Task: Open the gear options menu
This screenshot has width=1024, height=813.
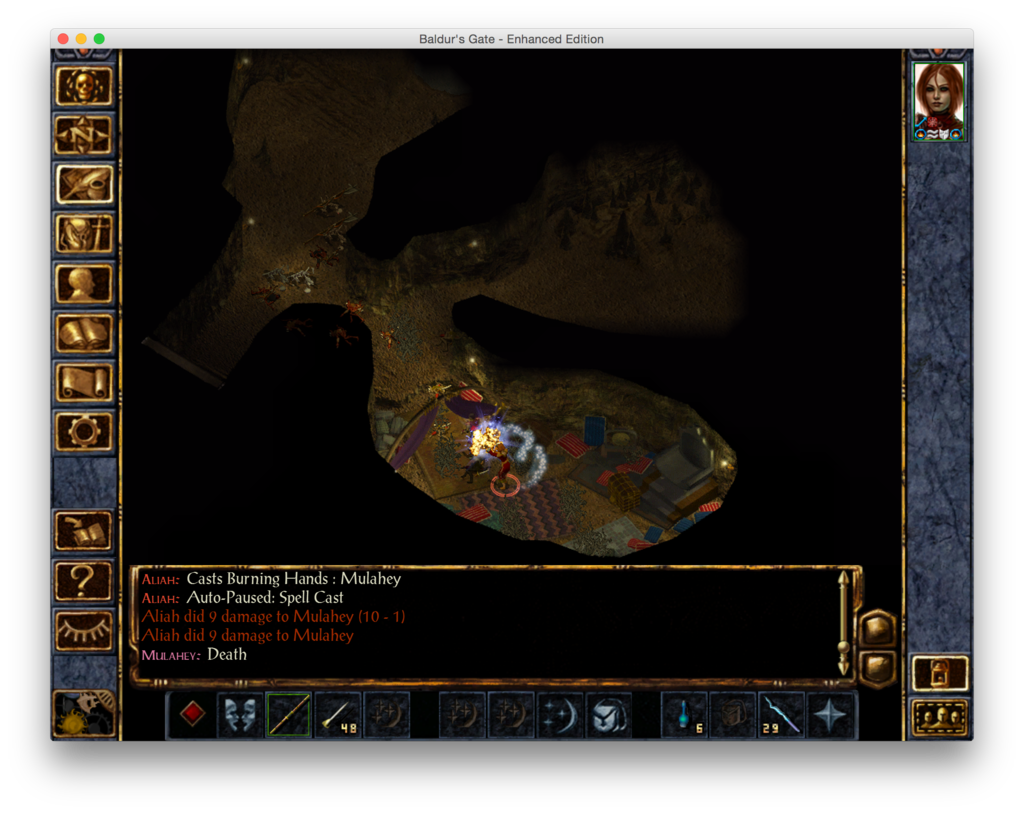Action: [84, 431]
